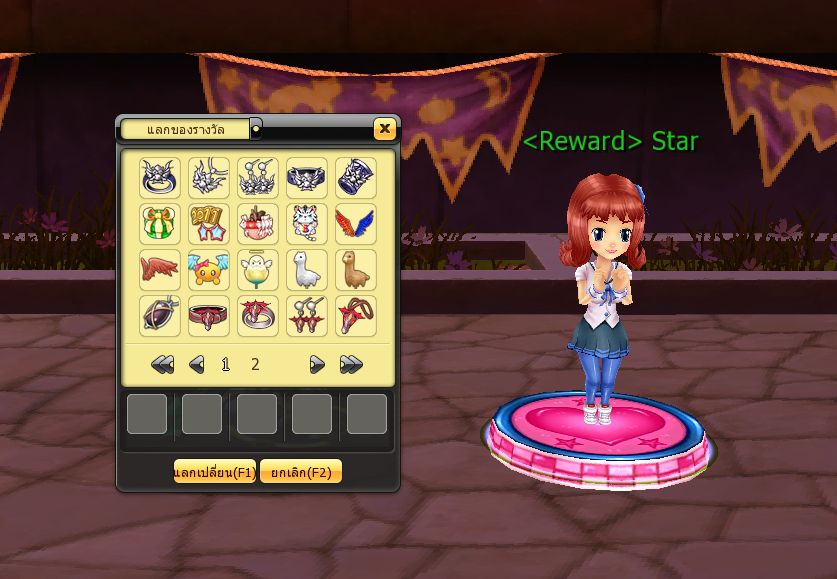Go to page 2 of rewards
Image resolution: width=837 pixels, height=579 pixels.
(x=255, y=365)
